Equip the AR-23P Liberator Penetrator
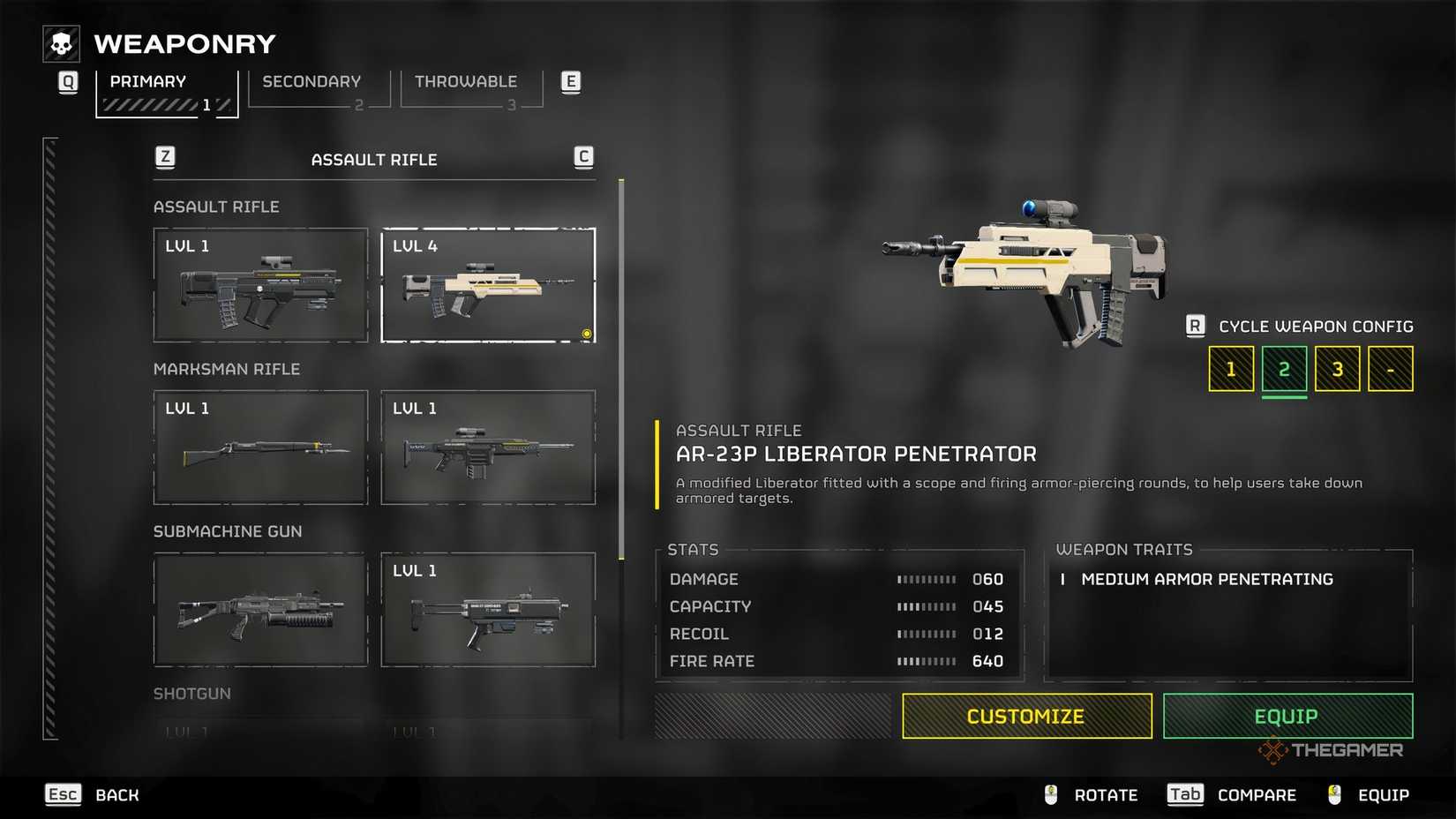The image size is (1456, 819). 1287,716
